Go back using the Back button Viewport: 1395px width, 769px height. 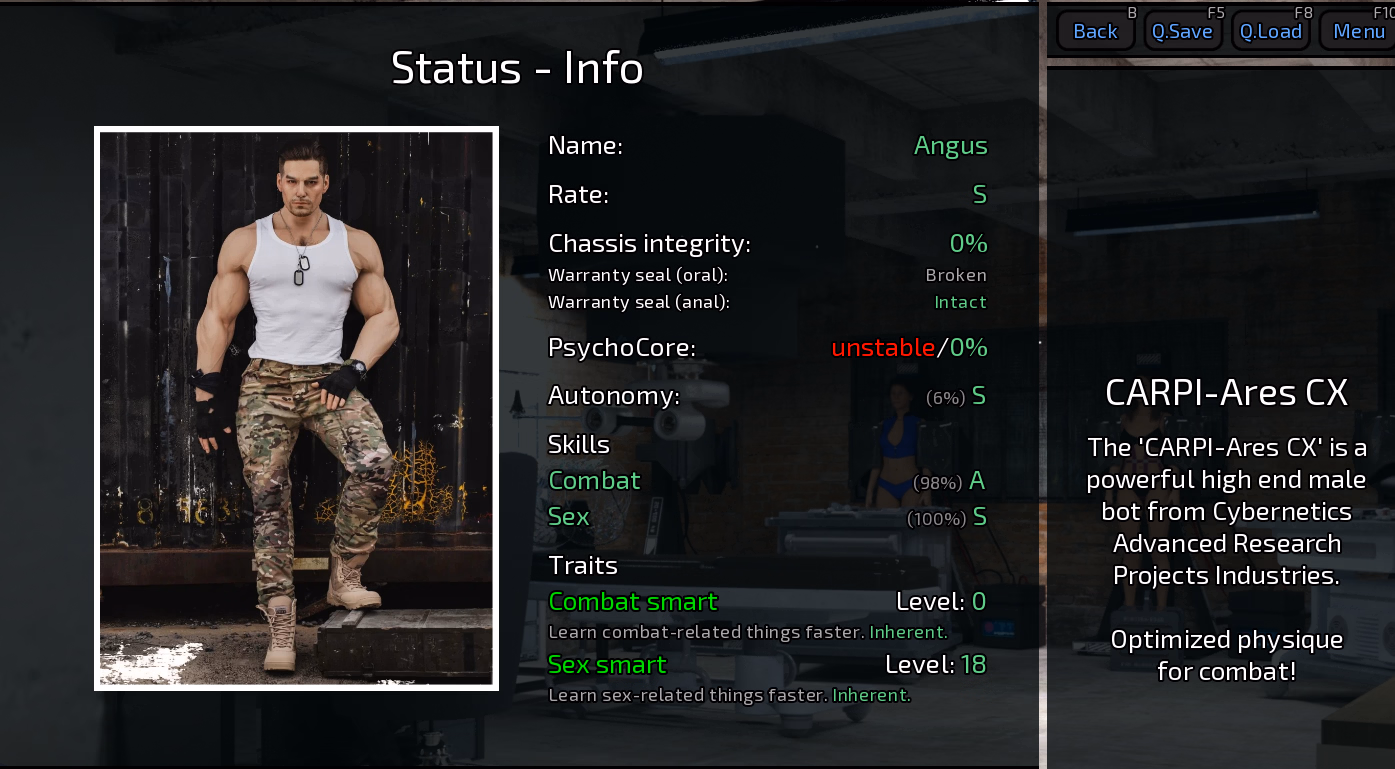click(1095, 31)
